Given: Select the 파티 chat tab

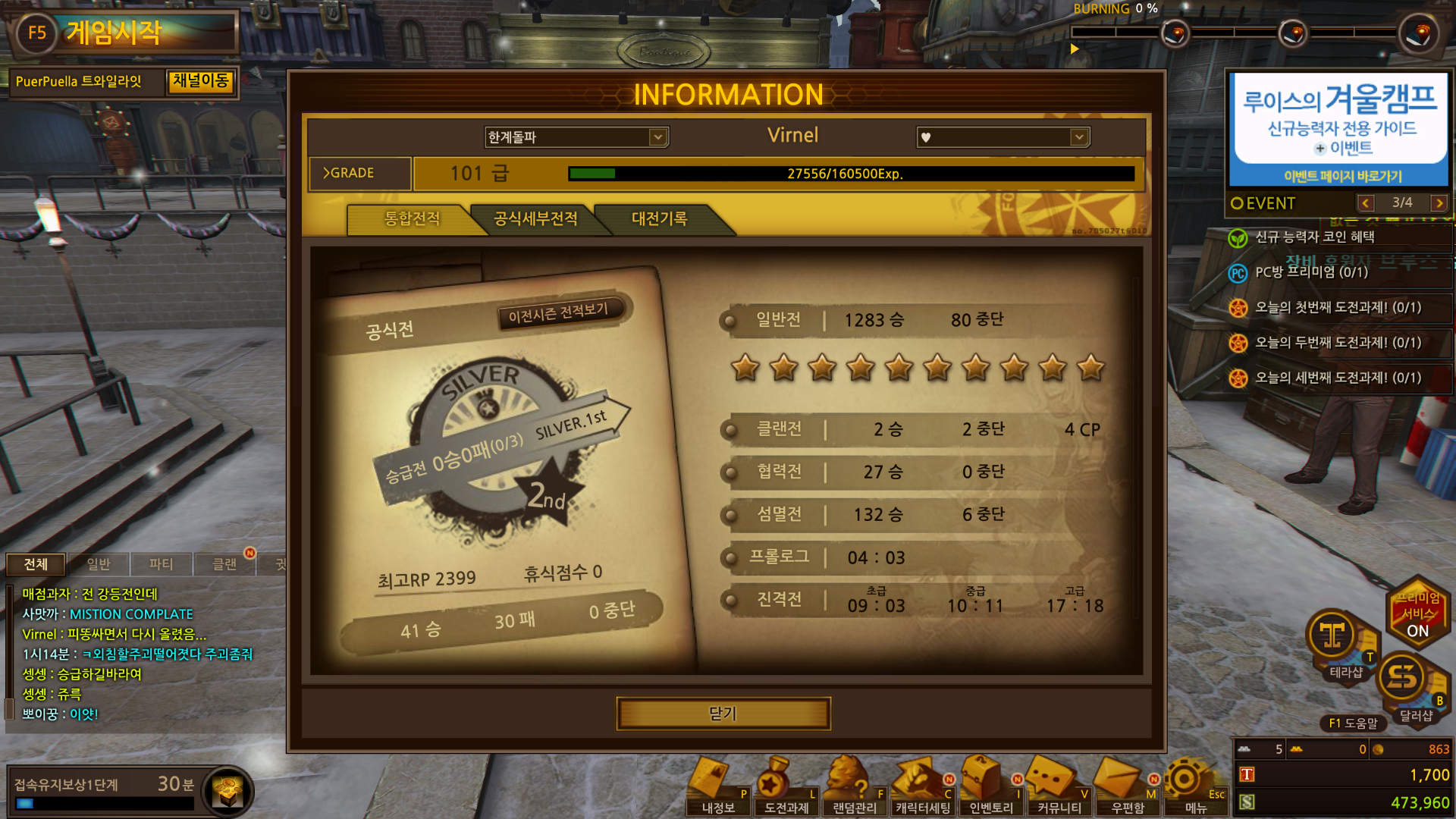Looking at the screenshot, I should pos(161,564).
